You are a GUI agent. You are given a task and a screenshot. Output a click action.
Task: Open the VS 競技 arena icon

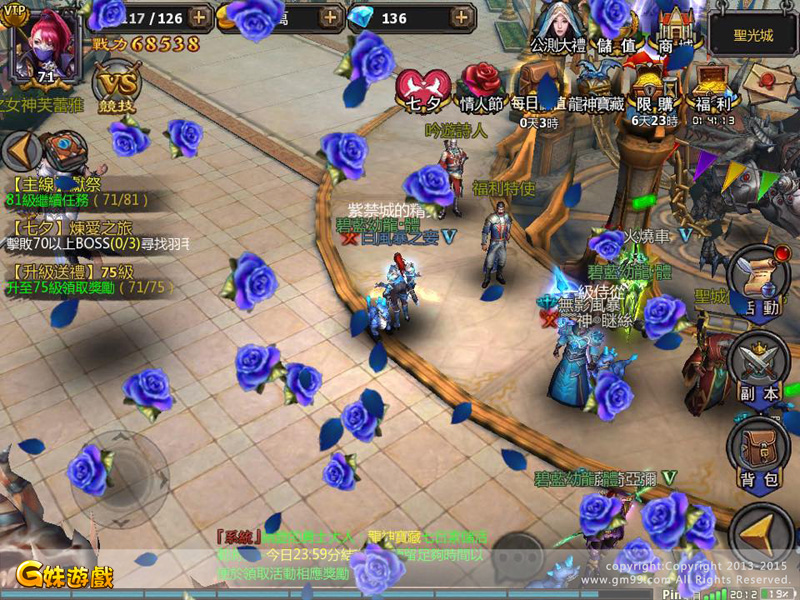[116, 87]
